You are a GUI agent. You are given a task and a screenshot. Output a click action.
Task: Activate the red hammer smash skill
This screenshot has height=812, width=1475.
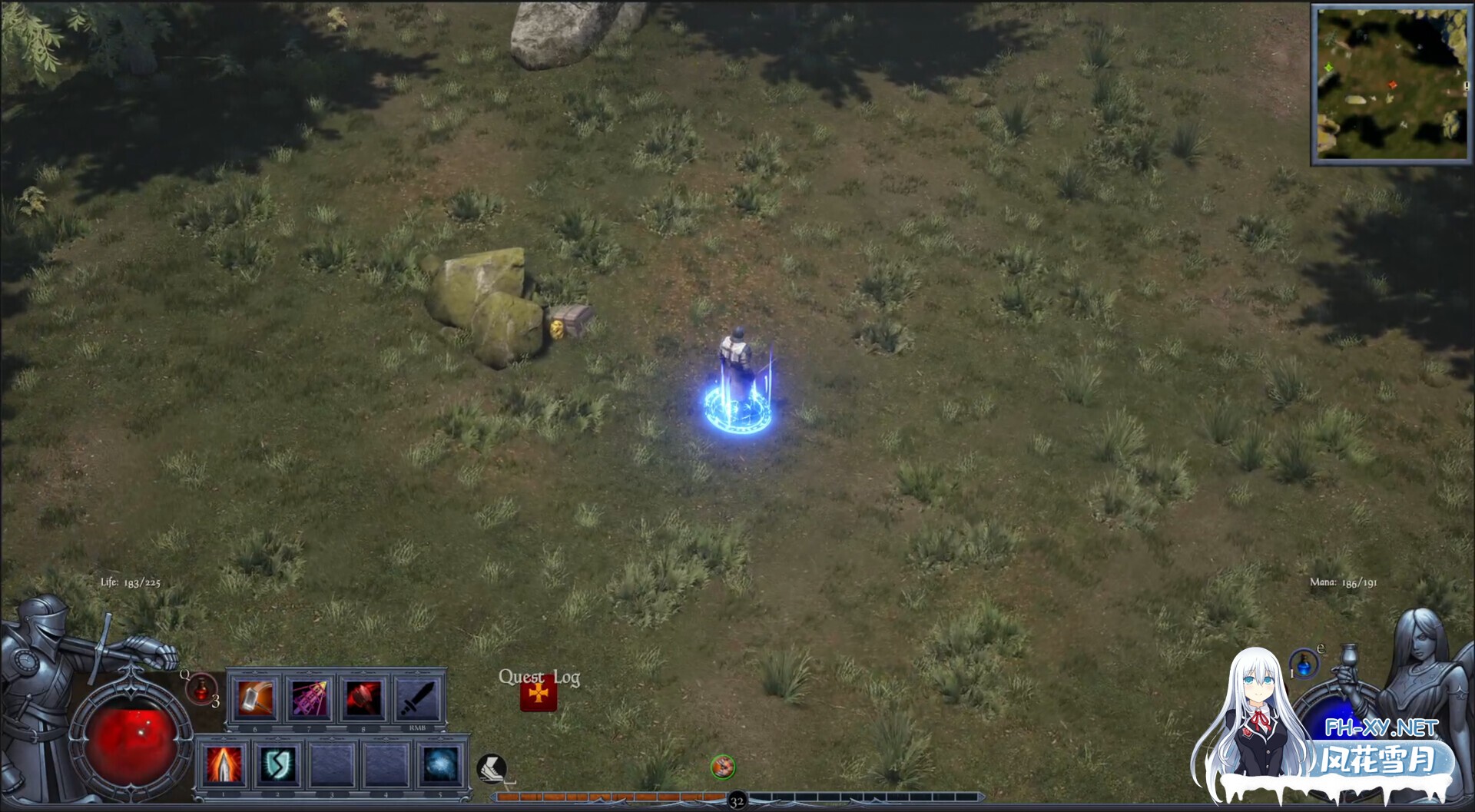[363, 698]
